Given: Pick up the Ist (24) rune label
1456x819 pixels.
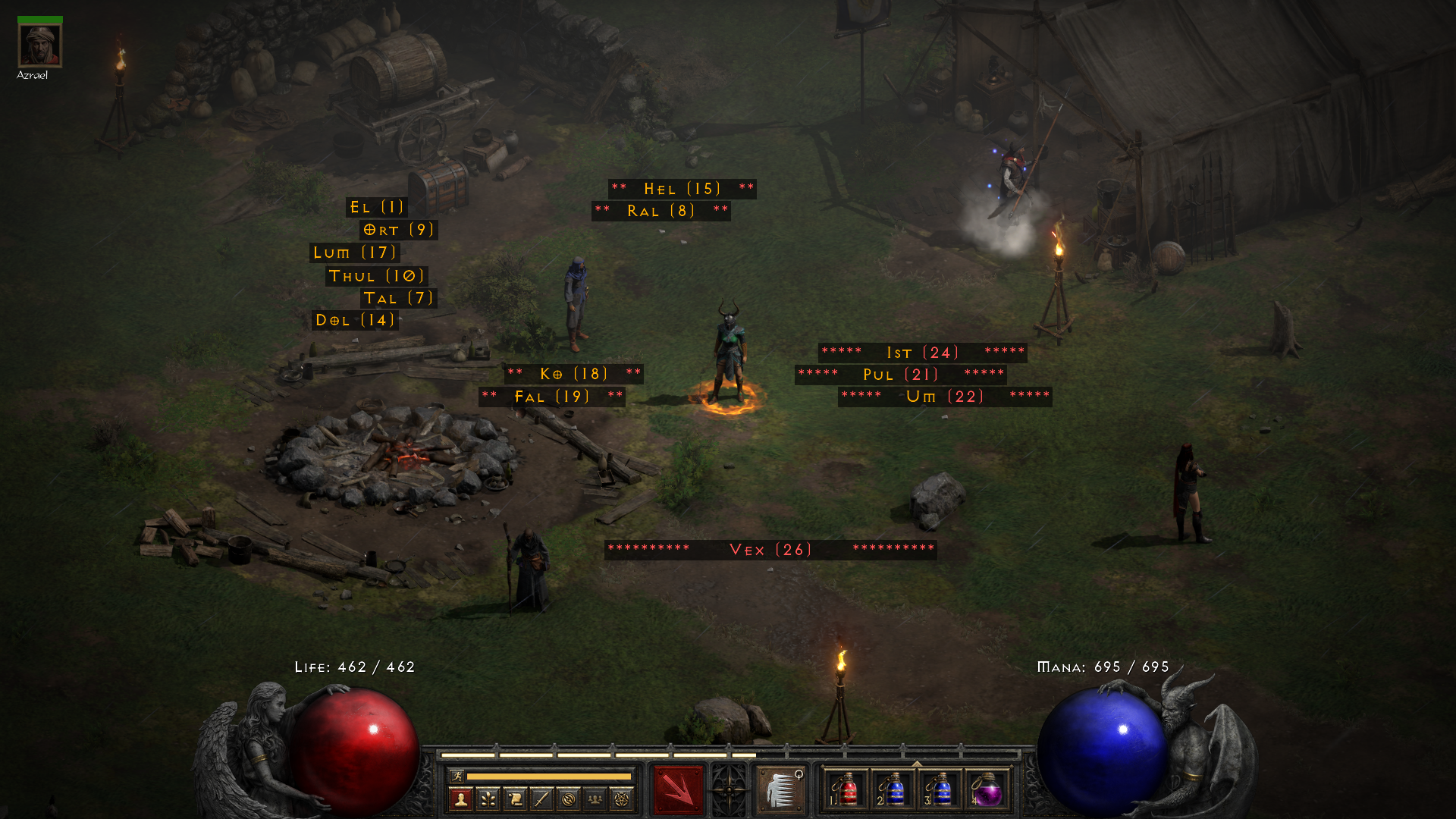Looking at the screenshot, I should [x=922, y=353].
